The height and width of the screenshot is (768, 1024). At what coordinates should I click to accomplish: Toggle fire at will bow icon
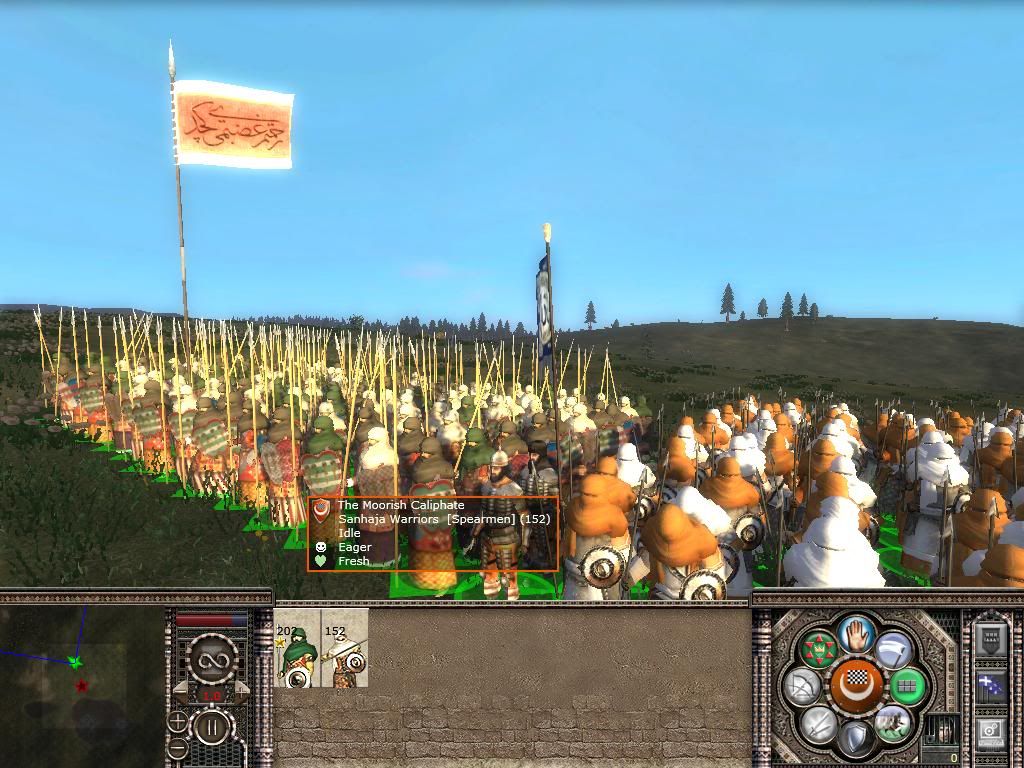click(x=803, y=687)
